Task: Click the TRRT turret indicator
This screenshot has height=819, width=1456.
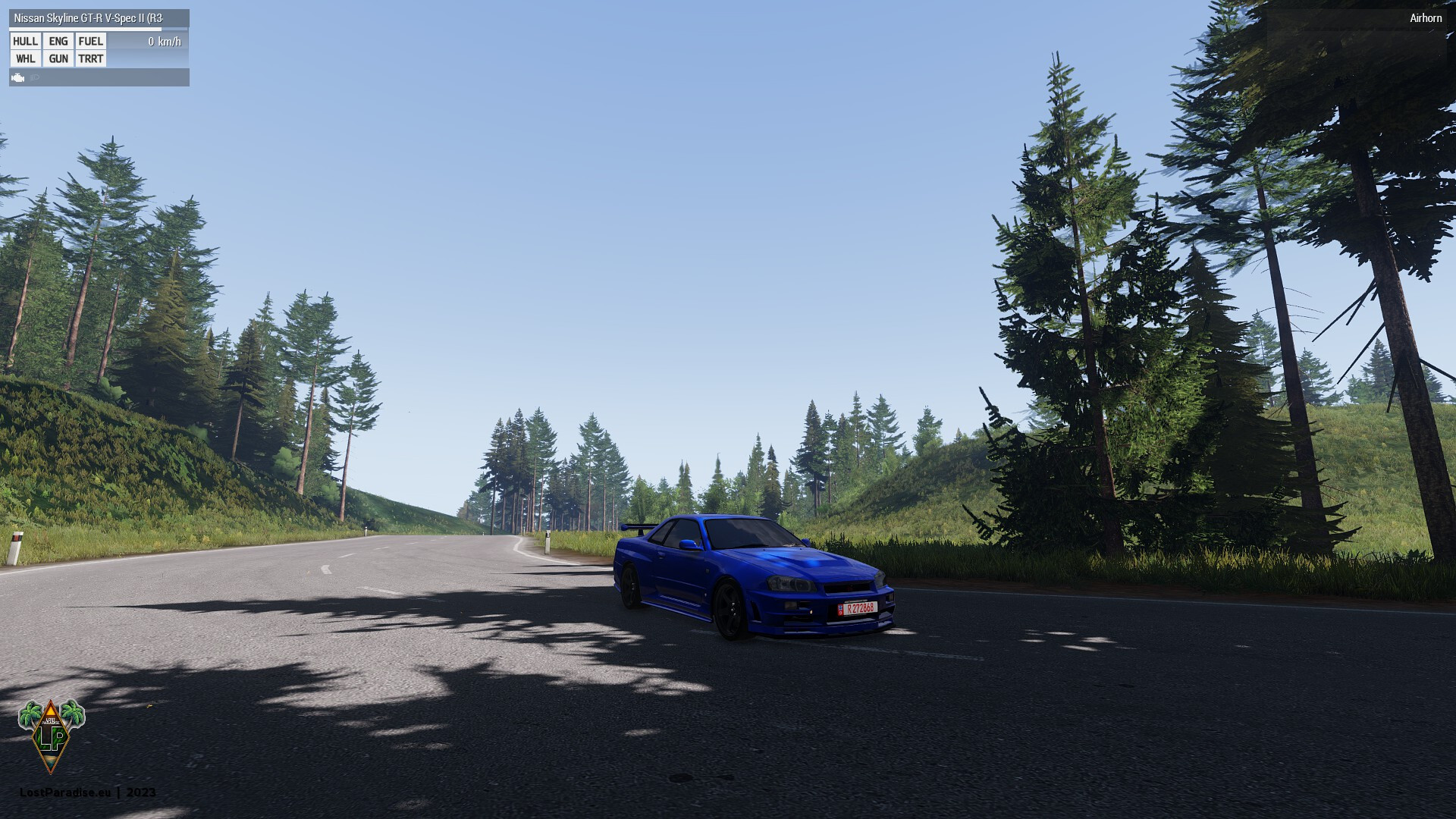Action: 91,58
